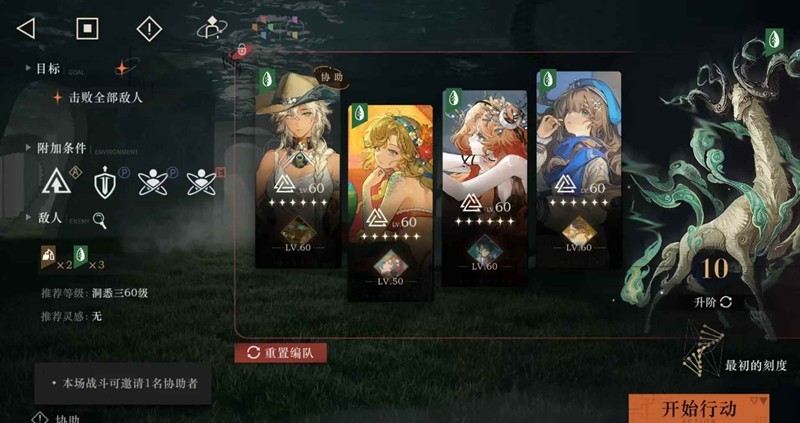The width and height of the screenshot is (800, 423).
Task: Click 重置编队 to reset the team
Action: pos(280,353)
